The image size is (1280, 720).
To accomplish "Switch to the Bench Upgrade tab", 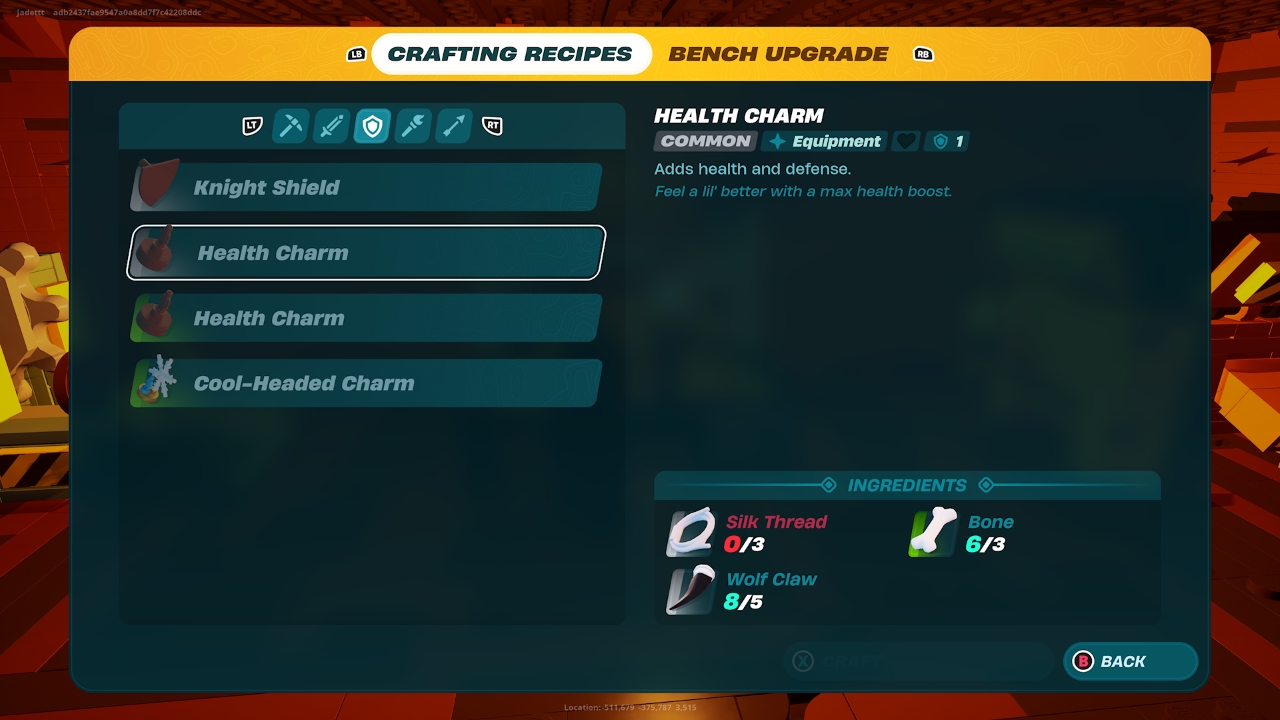I will click(778, 54).
